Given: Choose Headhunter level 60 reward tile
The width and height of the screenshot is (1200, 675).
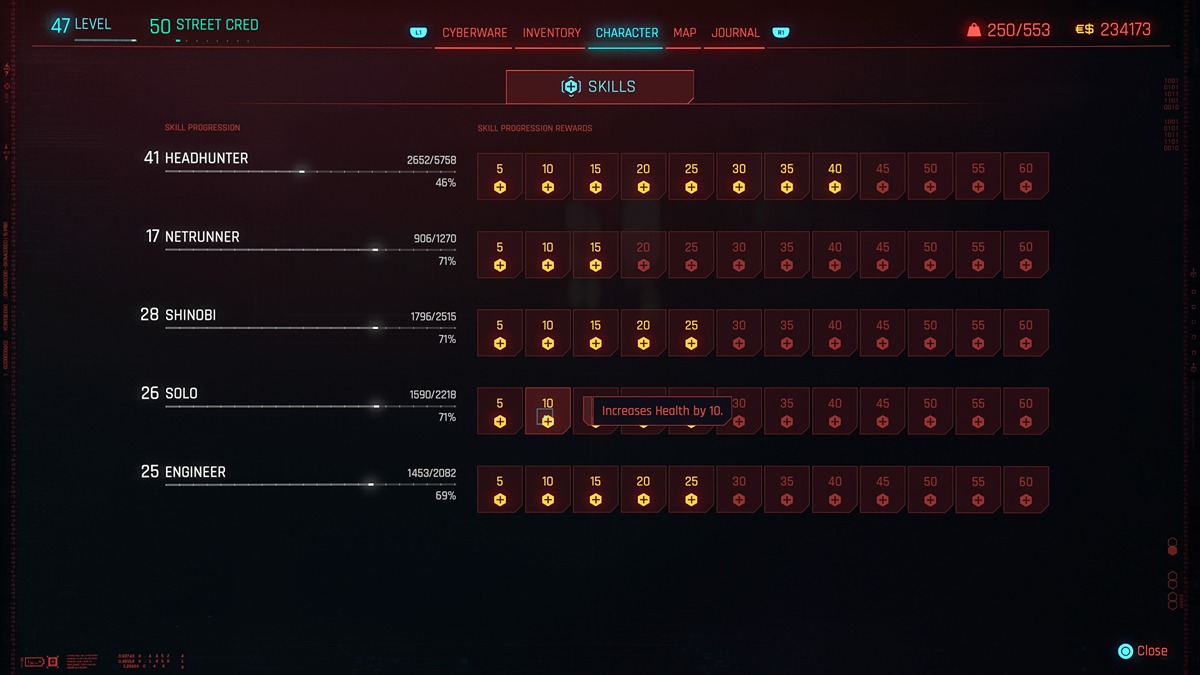Looking at the screenshot, I should tap(1026, 177).
